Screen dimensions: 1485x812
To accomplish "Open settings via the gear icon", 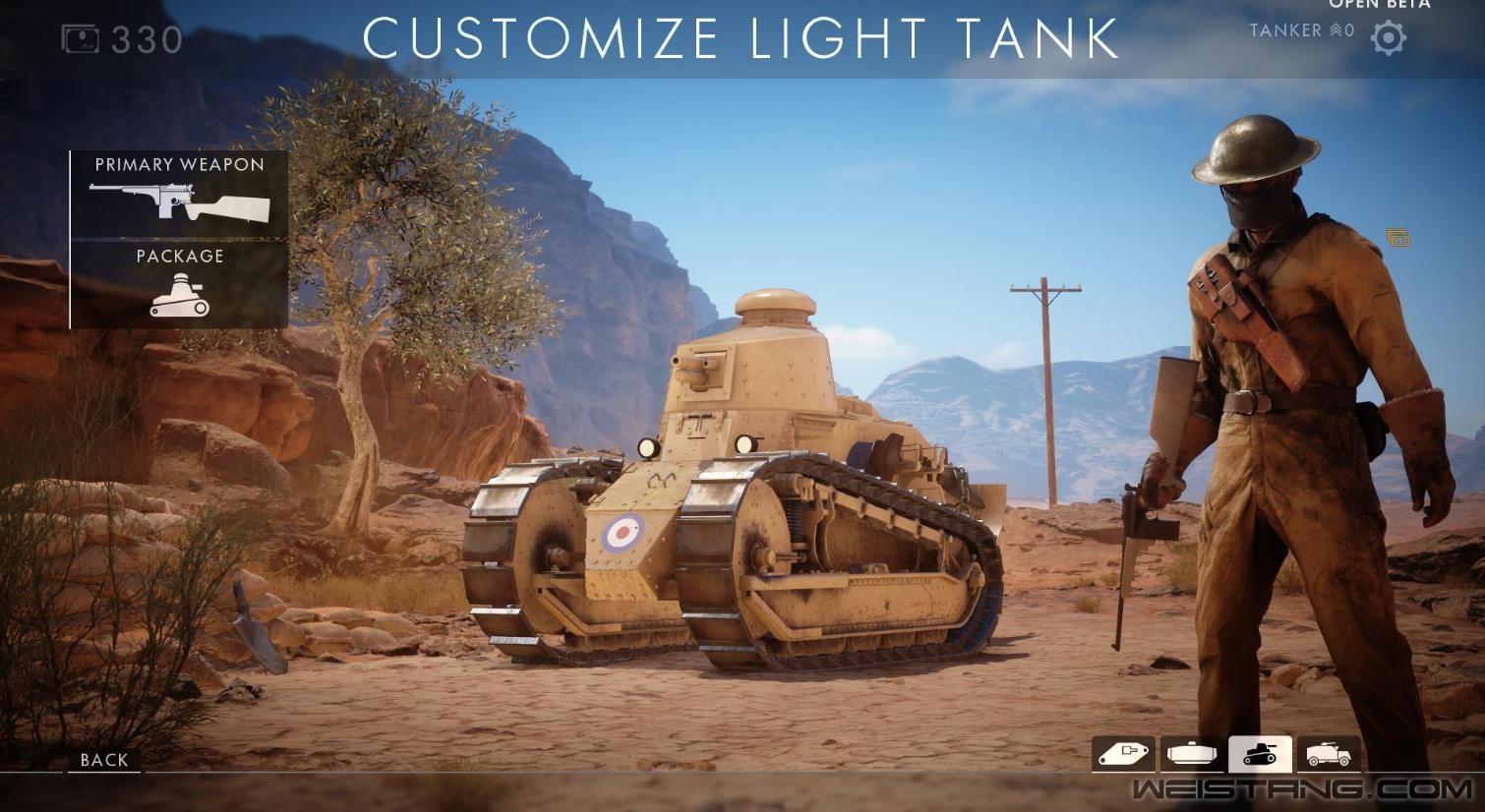I will point(1389,38).
